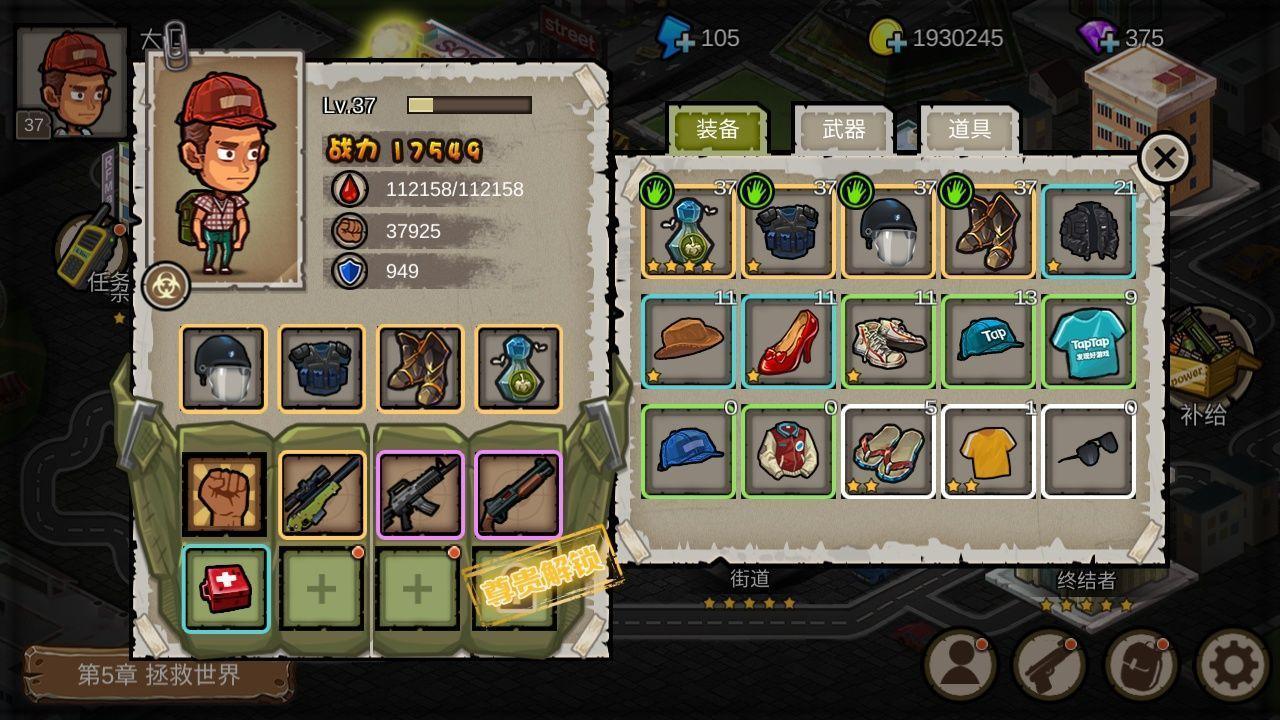The width and height of the screenshot is (1280, 720).
Task: Select the black sunglasses item
Action: [x=1088, y=451]
